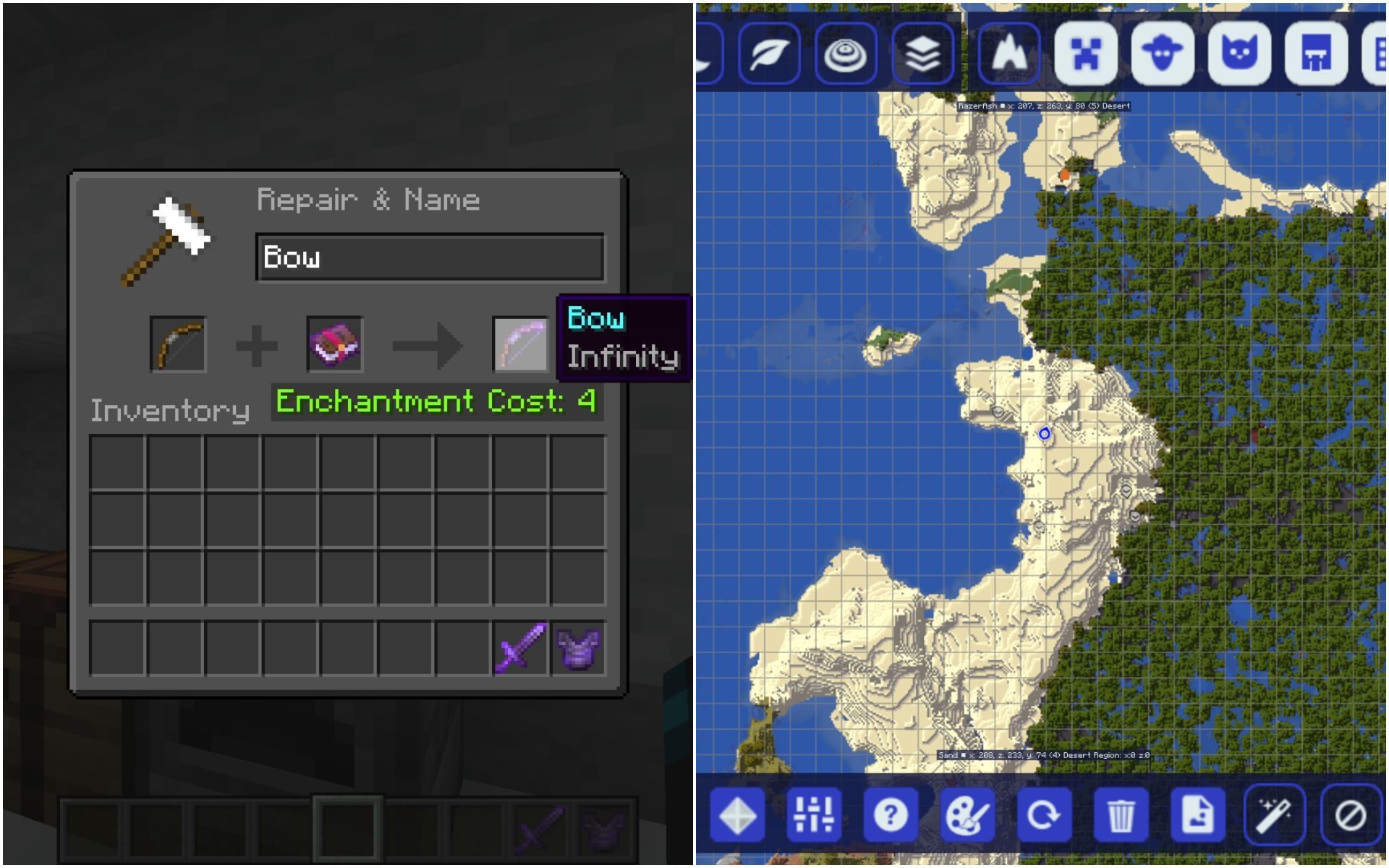Viewport: 1389px width, 868px height.
Task: Click the Inventory section label
Action: coord(170,410)
